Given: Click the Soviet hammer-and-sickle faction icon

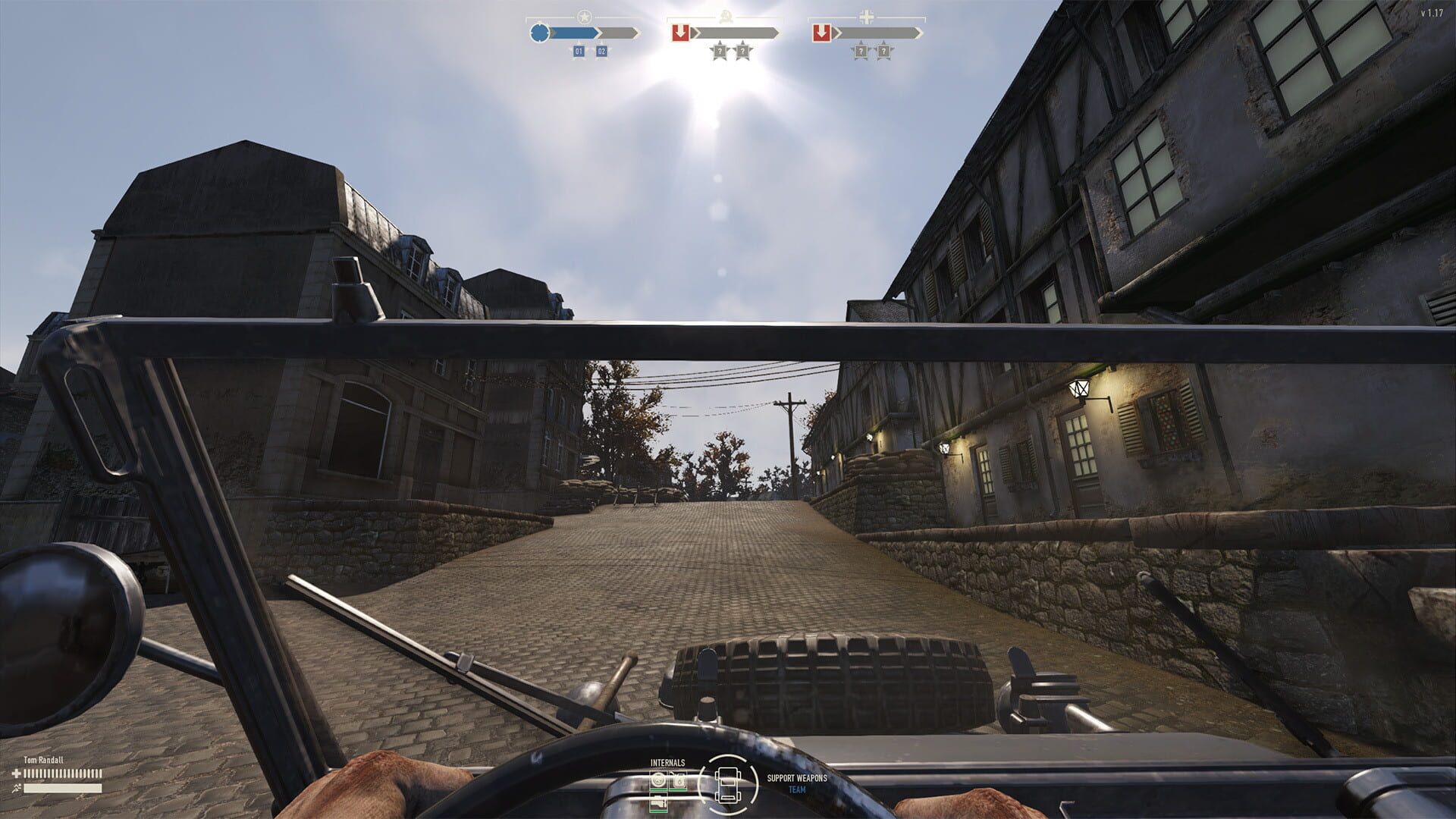Looking at the screenshot, I should tap(725, 17).
